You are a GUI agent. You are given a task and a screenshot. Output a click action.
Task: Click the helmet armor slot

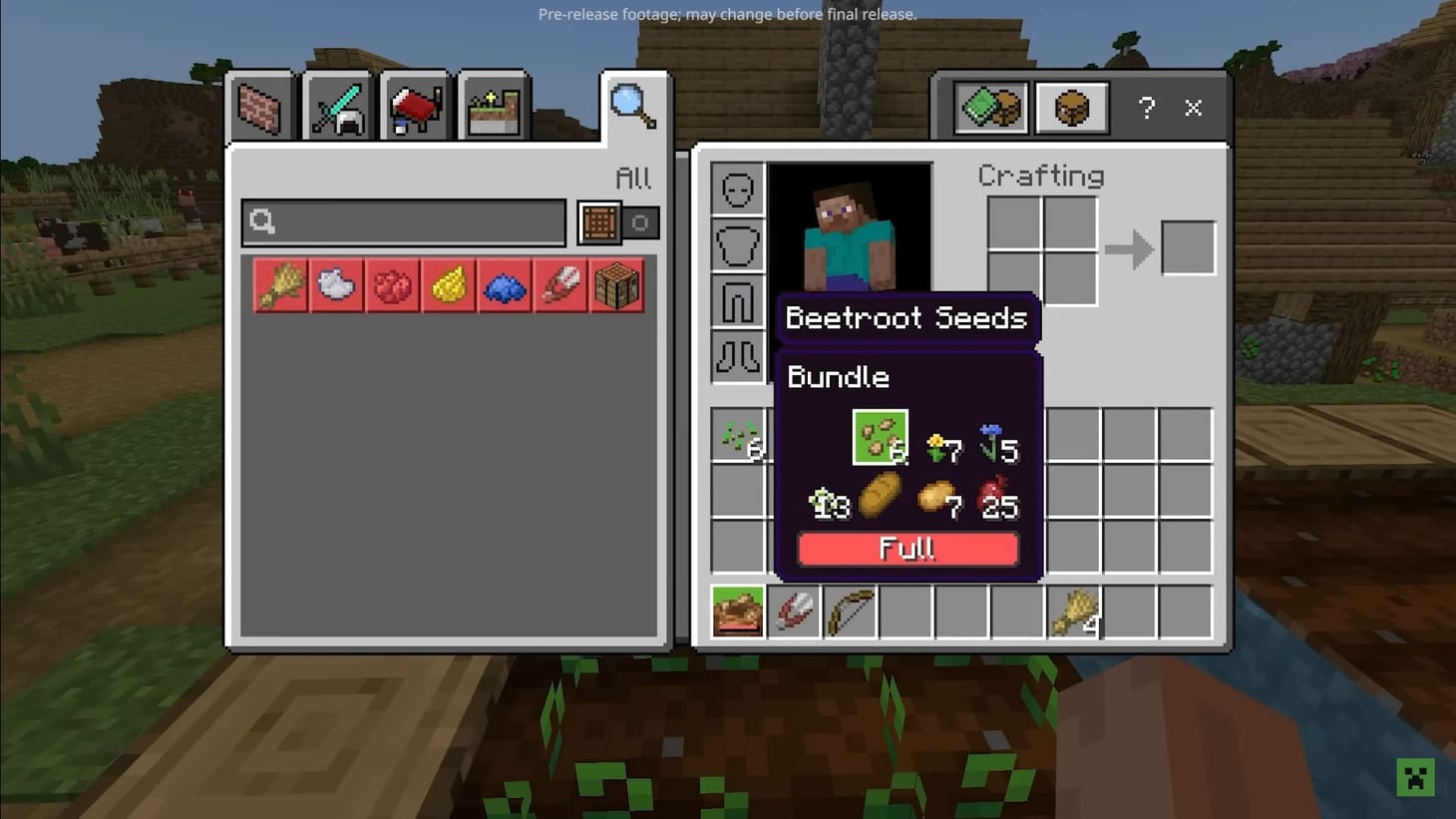pyautogui.click(x=737, y=189)
